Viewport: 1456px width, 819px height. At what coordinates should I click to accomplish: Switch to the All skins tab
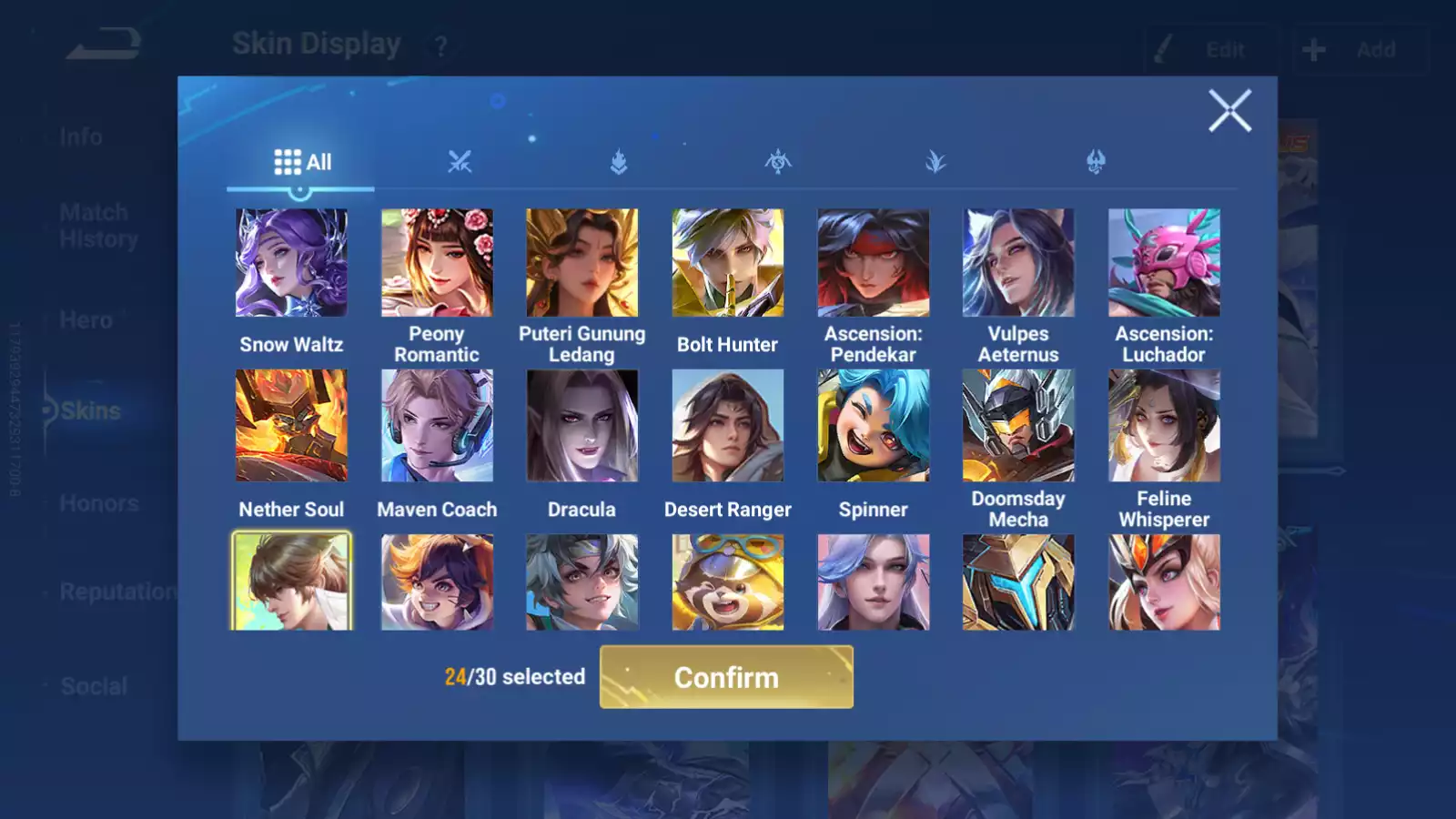[x=302, y=163]
